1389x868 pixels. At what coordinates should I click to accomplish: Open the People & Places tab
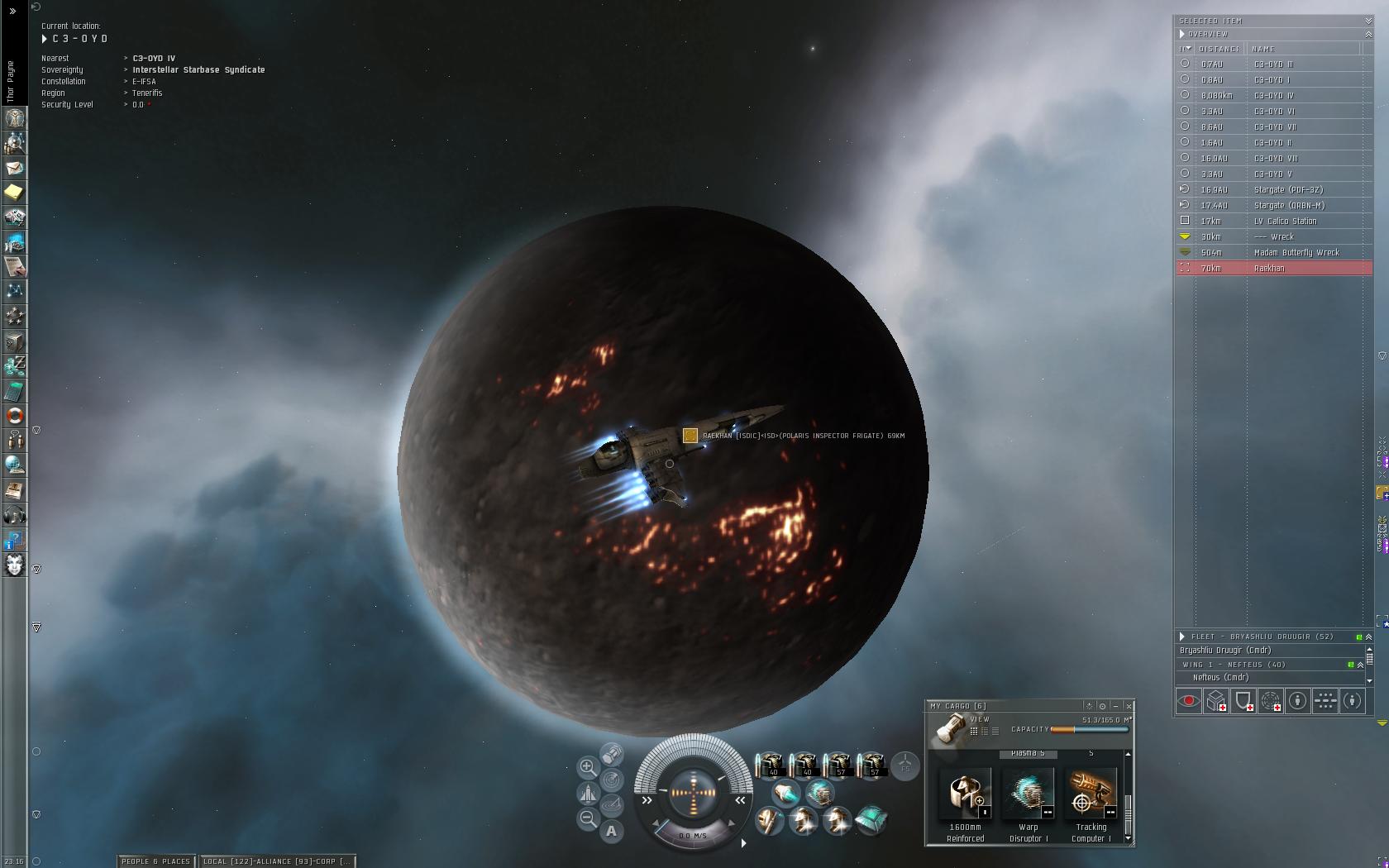155,861
